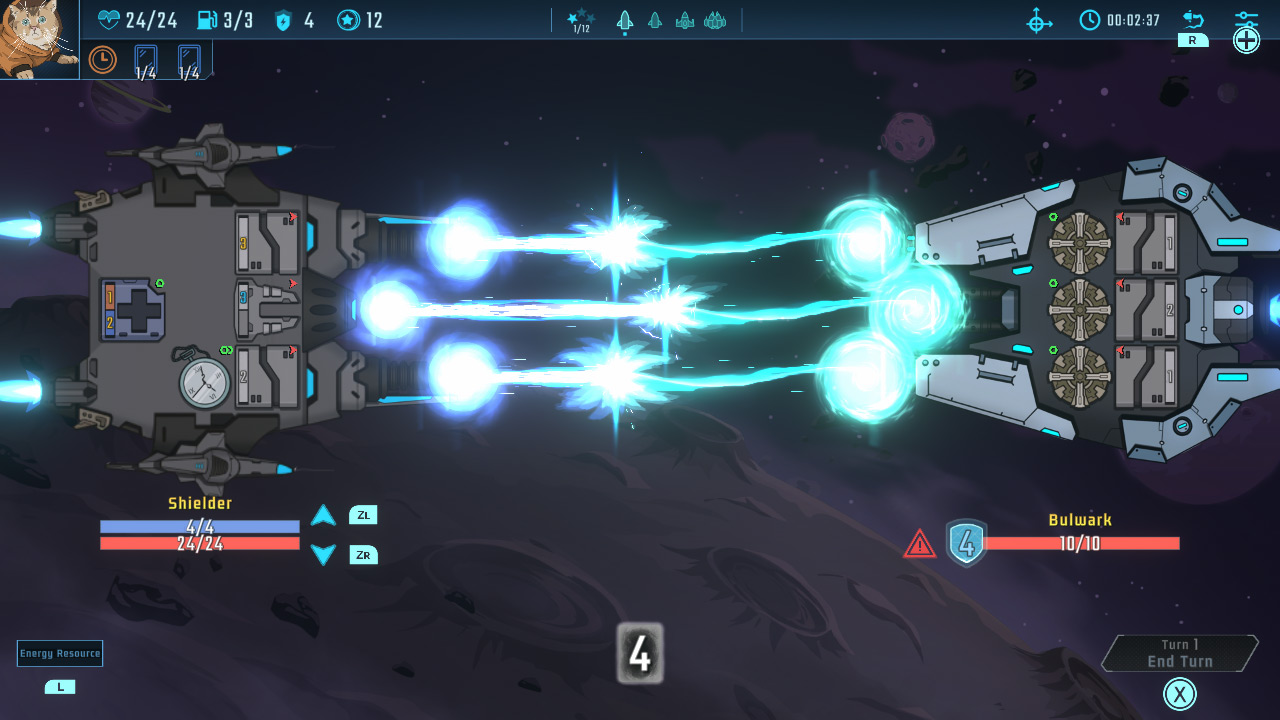This screenshot has width=1280, height=720.
Task: Click the Shielder blue shield bar
Action: 199,525
